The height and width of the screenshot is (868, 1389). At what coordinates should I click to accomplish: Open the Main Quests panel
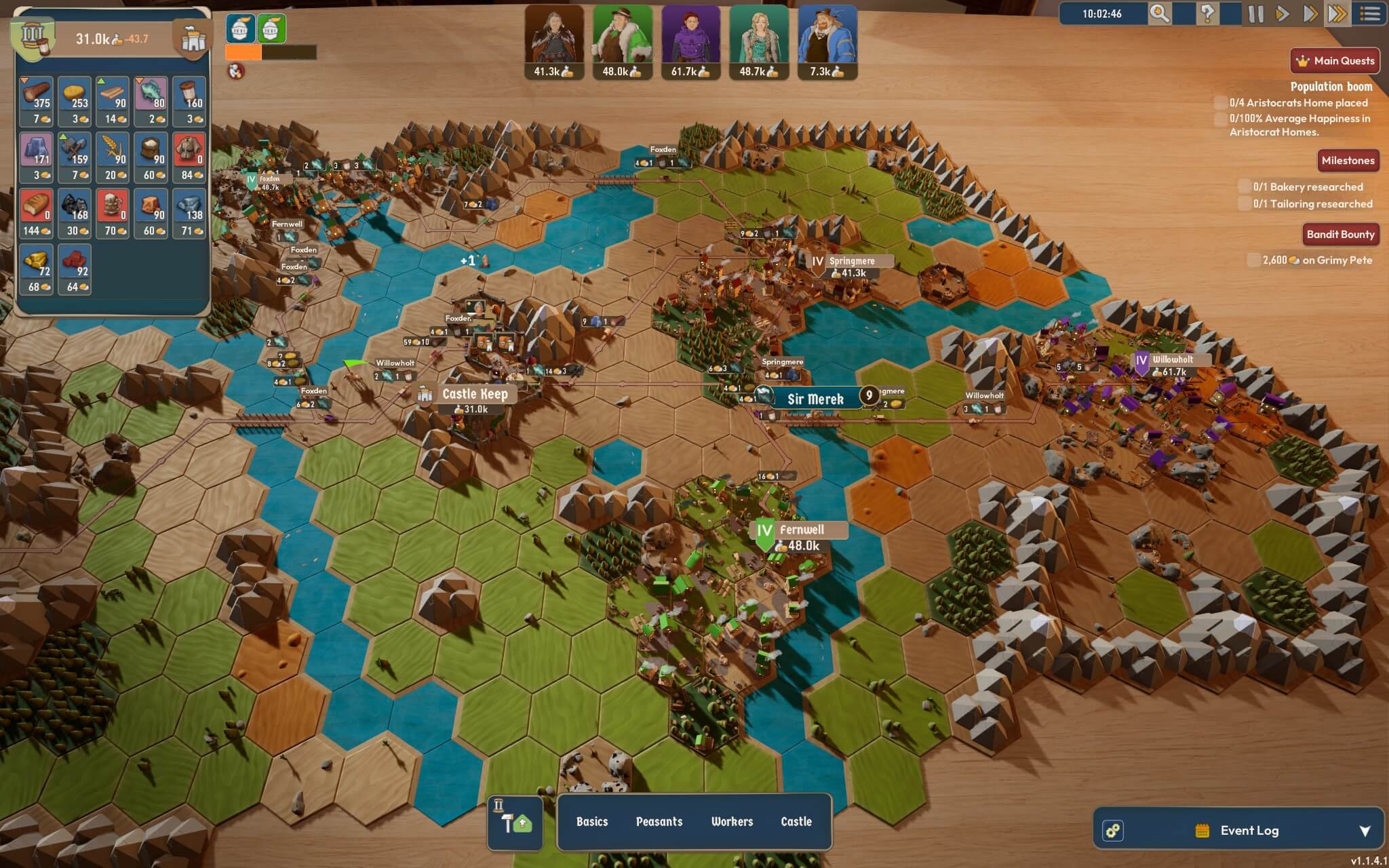tap(1335, 61)
